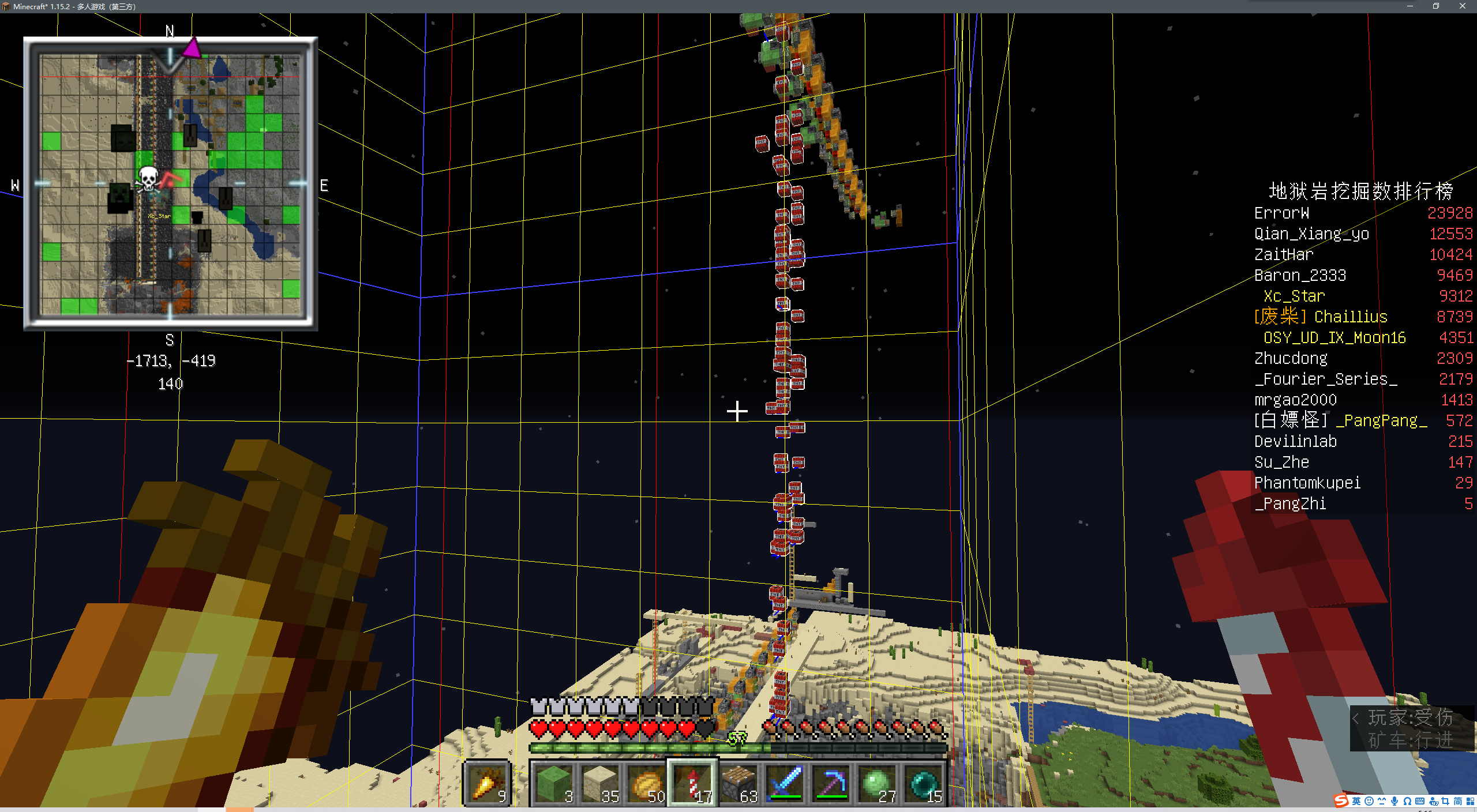1477x812 pixels.
Task: Click the ErrorW leaderboard entry
Action: point(1282,213)
